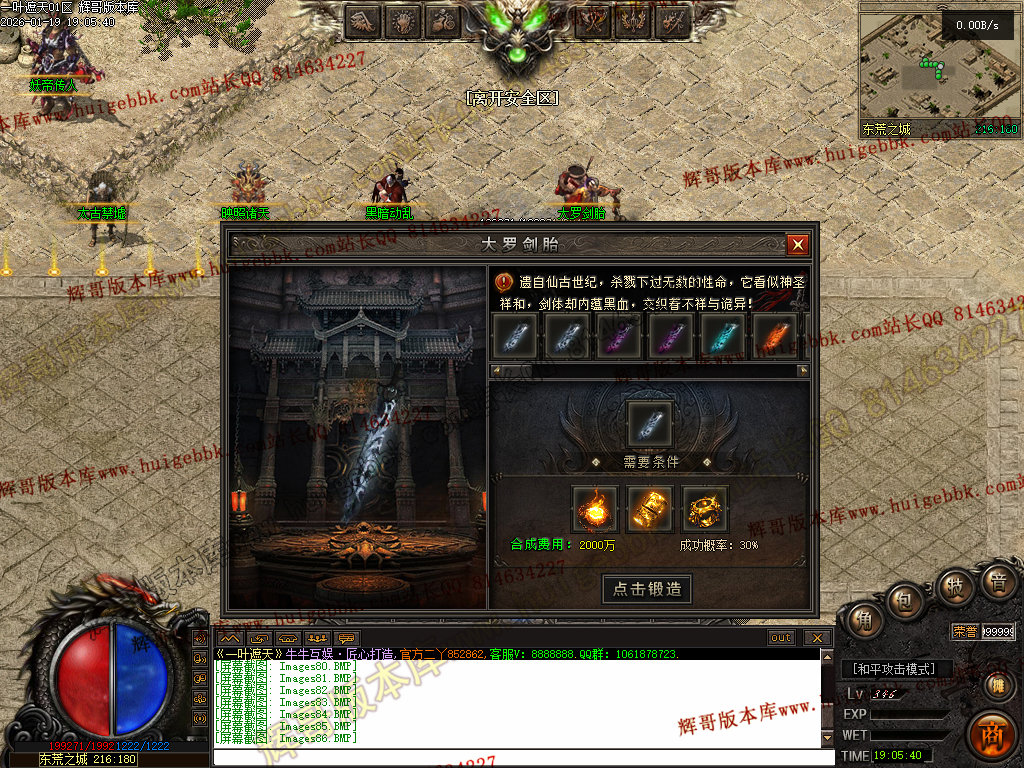Click the winged boot icon in top bar
Viewport: 1024px width, 768px height.
pyautogui.click(x=362, y=20)
